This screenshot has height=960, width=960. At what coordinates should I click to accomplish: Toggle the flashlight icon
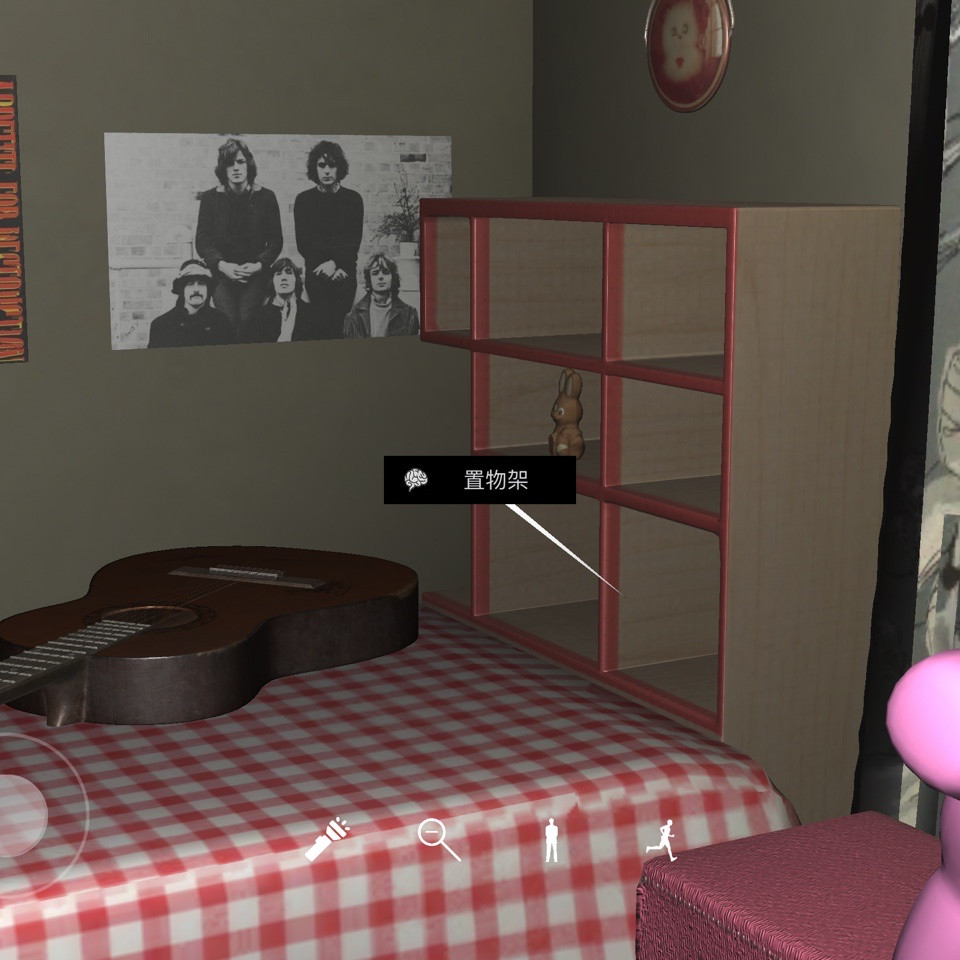328,839
